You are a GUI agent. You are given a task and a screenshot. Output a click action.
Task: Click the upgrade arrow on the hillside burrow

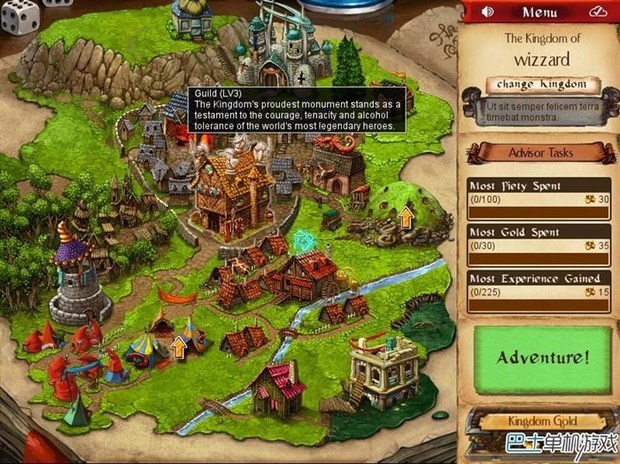click(406, 216)
